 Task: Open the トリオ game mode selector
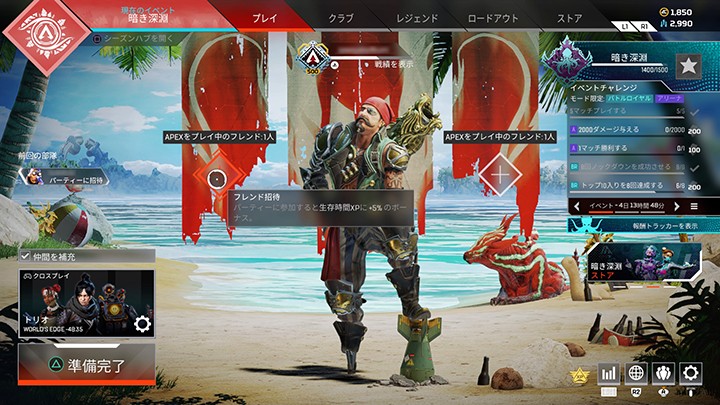[x=86, y=305]
